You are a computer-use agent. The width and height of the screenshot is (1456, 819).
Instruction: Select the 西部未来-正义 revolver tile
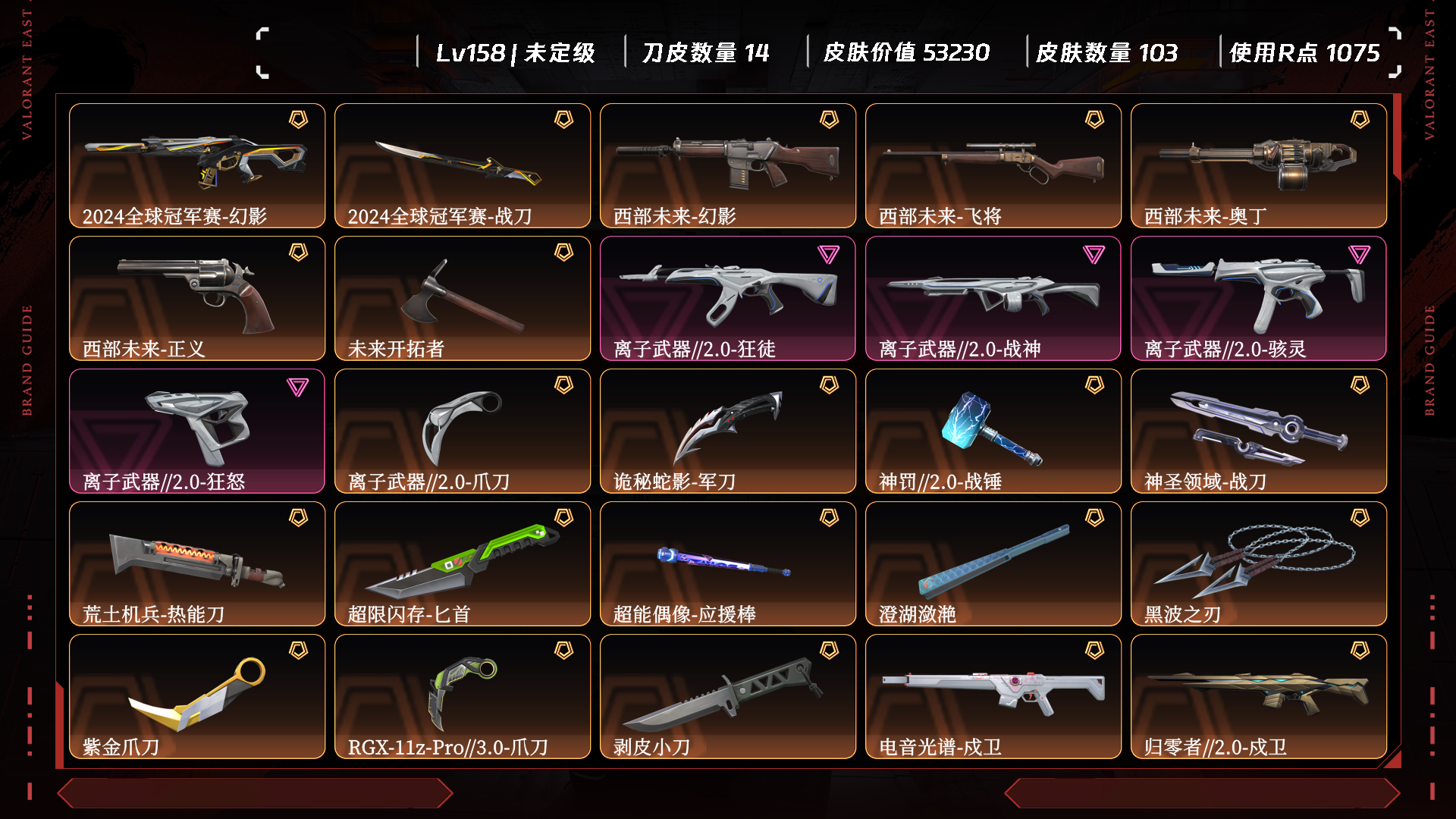[x=197, y=298]
